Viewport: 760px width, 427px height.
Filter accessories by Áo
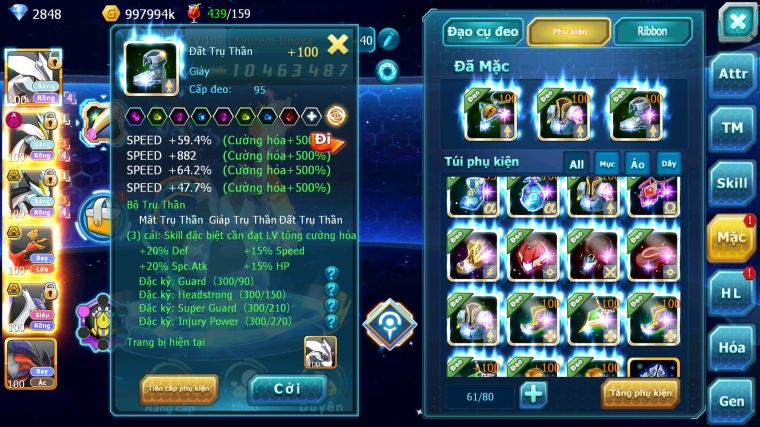pos(637,163)
